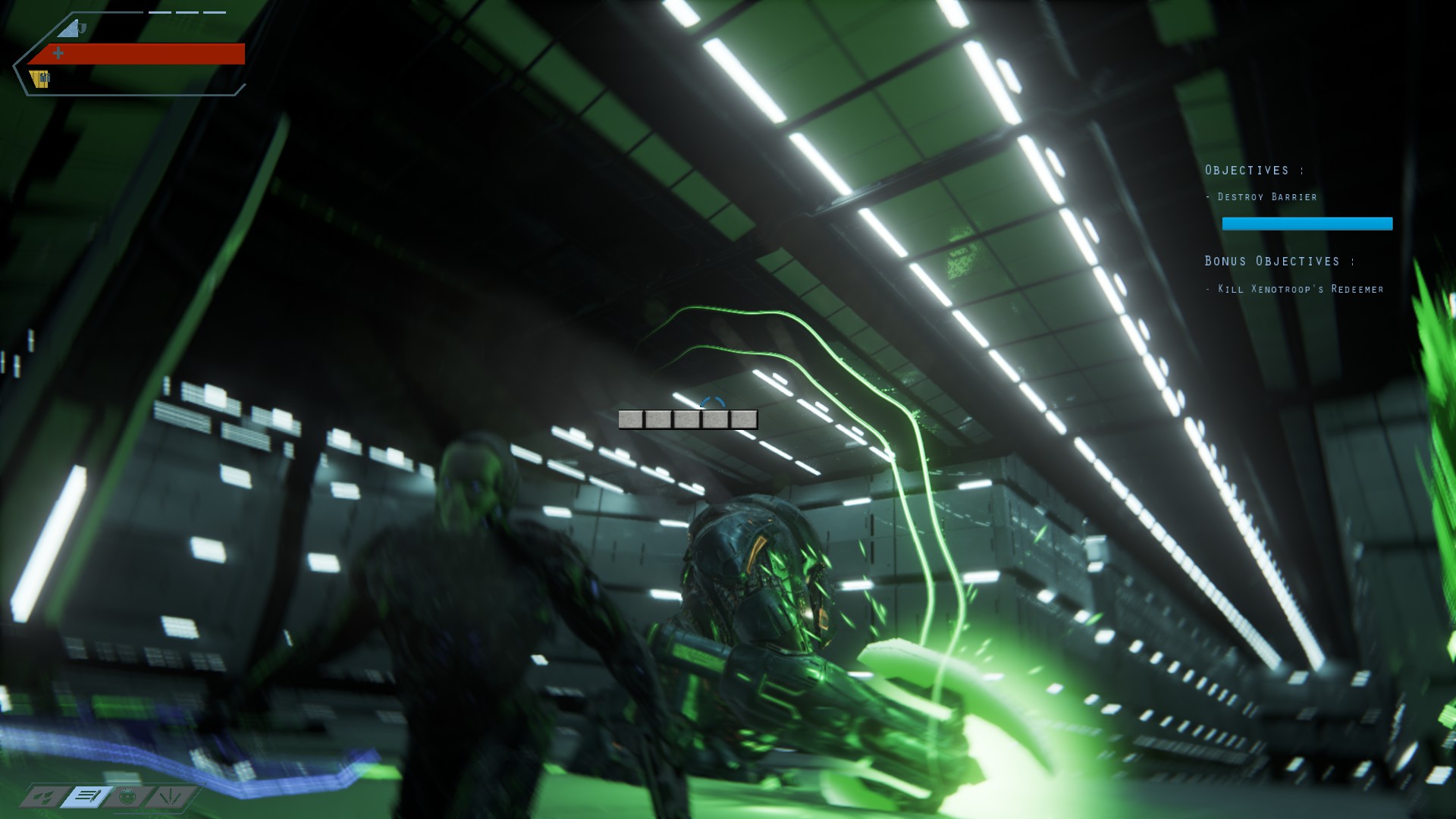Click the yellow grenade inventory icon

click(x=39, y=78)
